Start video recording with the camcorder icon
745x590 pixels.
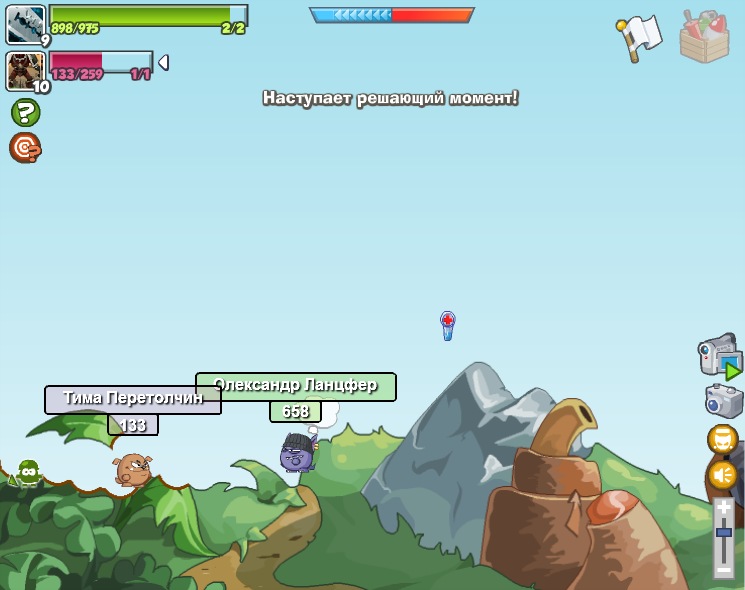(x=720, y=357)
